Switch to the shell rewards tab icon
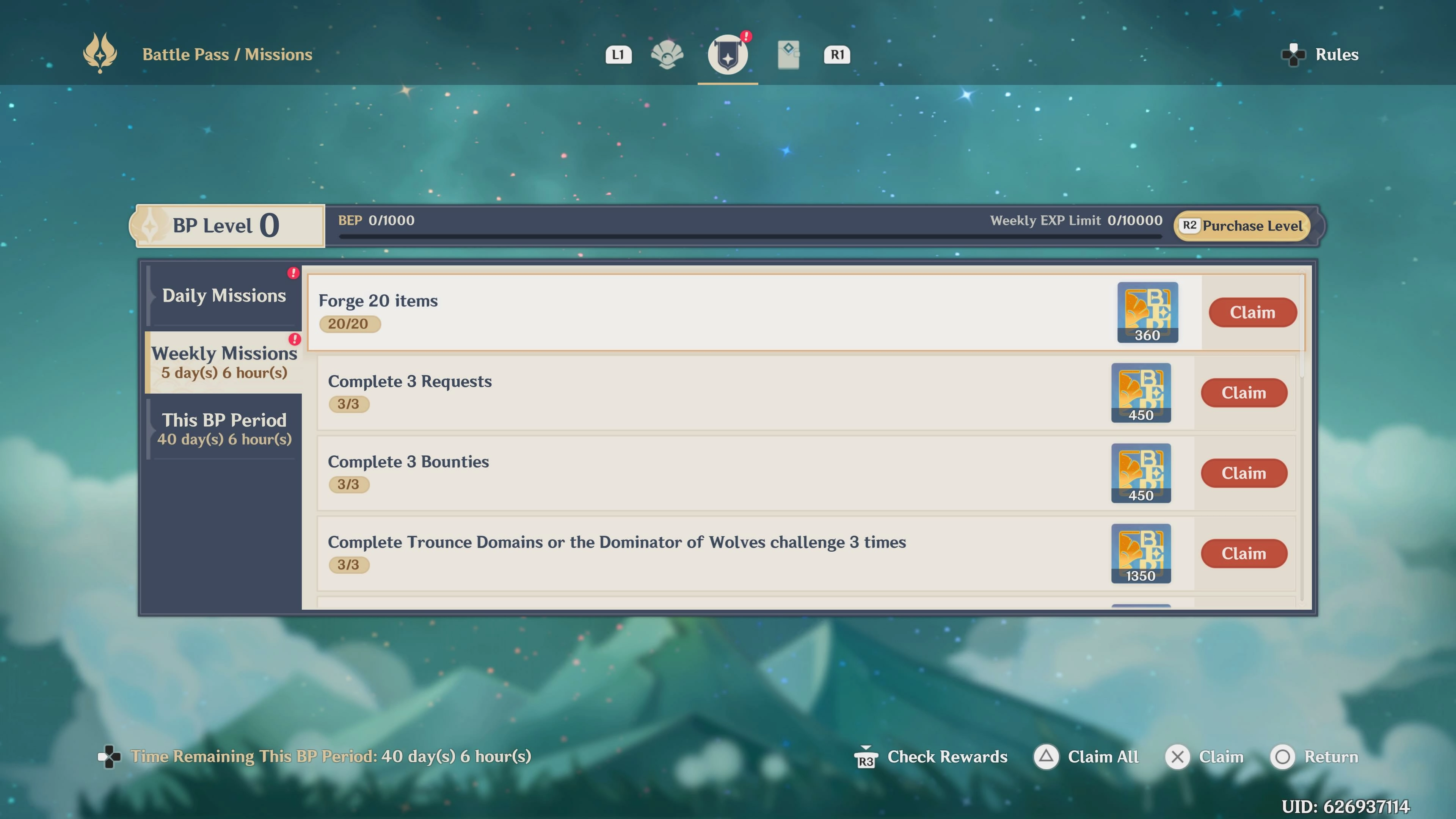Viewport: 1456px width, 819px height. point(667,55)
